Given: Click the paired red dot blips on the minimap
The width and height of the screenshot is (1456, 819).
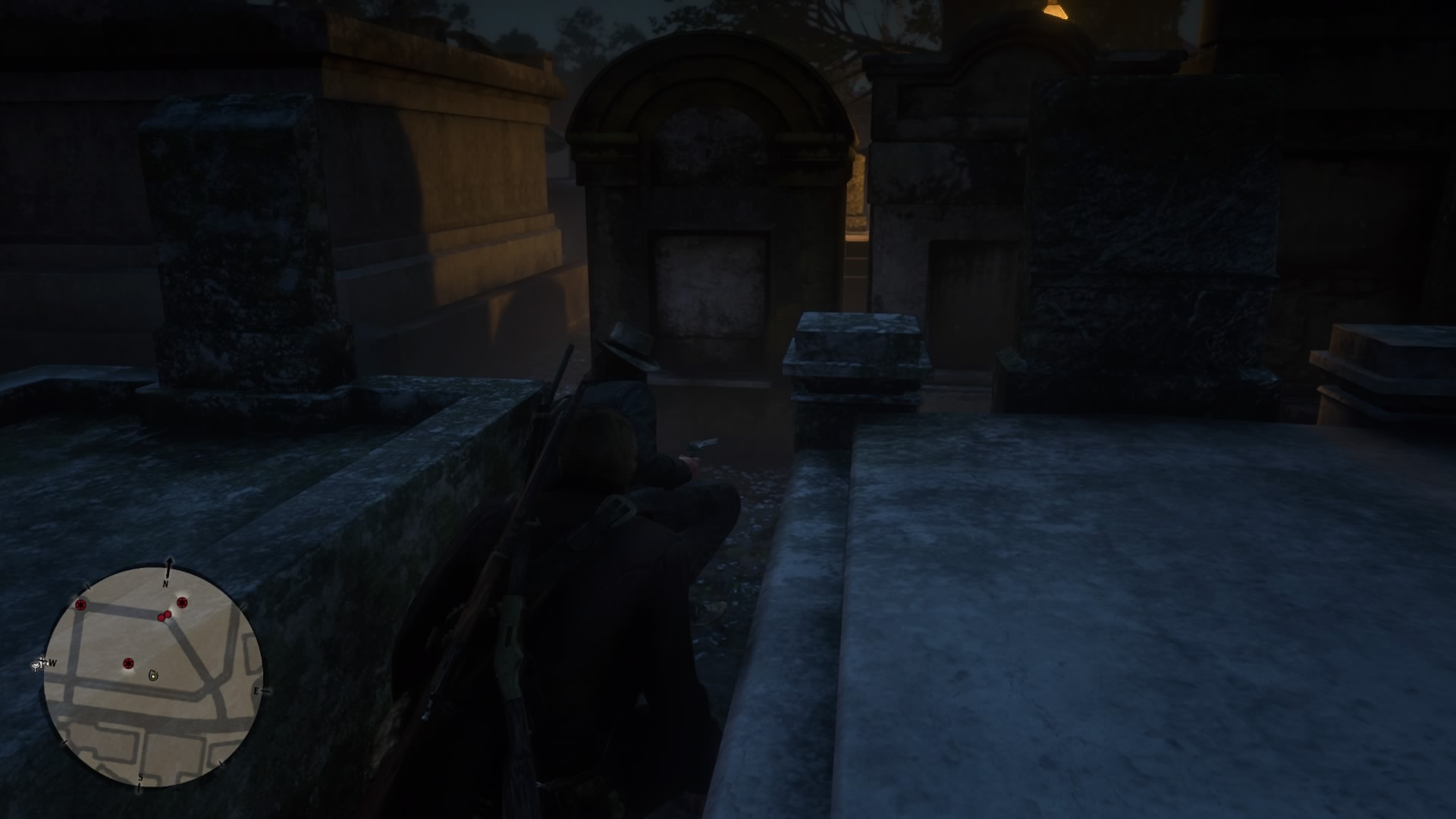Looking at the screenshot, I should (x=164, y=615).
